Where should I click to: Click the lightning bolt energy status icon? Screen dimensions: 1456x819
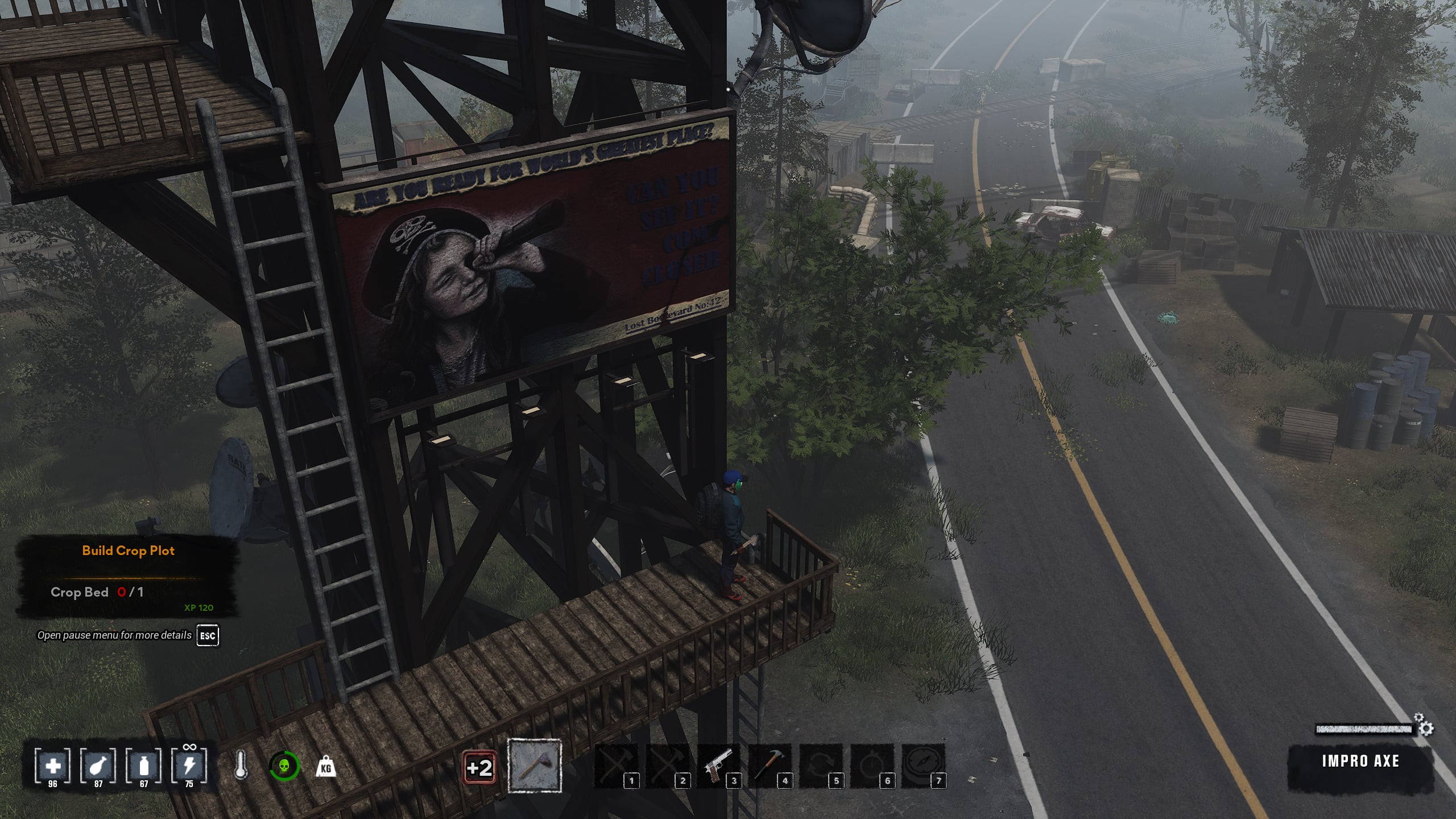tap(189, 766)
